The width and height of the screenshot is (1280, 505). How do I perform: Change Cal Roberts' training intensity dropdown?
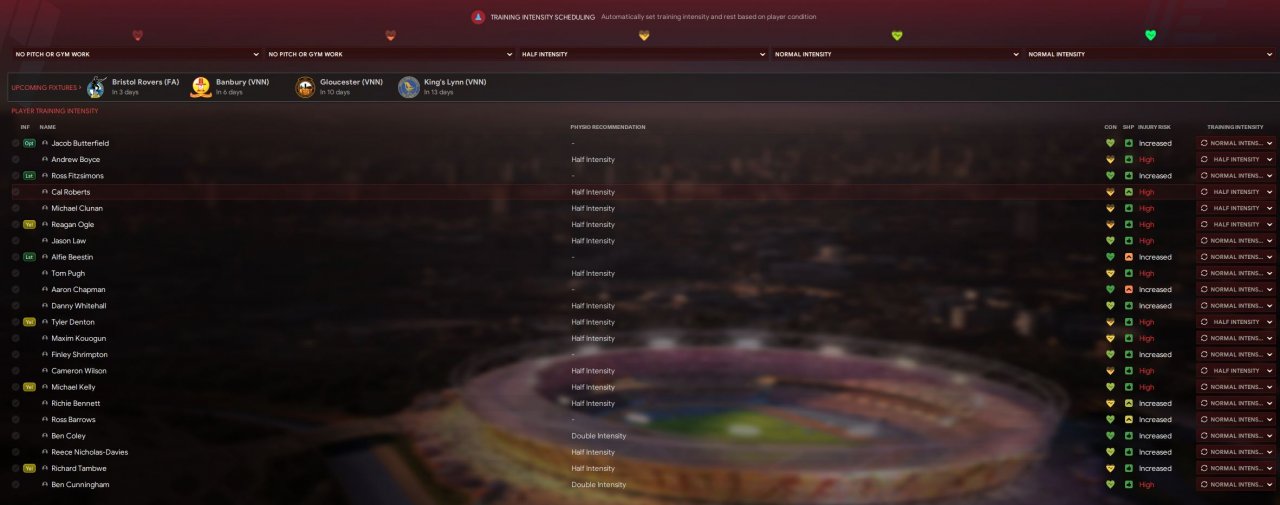tap(1236, 192)
